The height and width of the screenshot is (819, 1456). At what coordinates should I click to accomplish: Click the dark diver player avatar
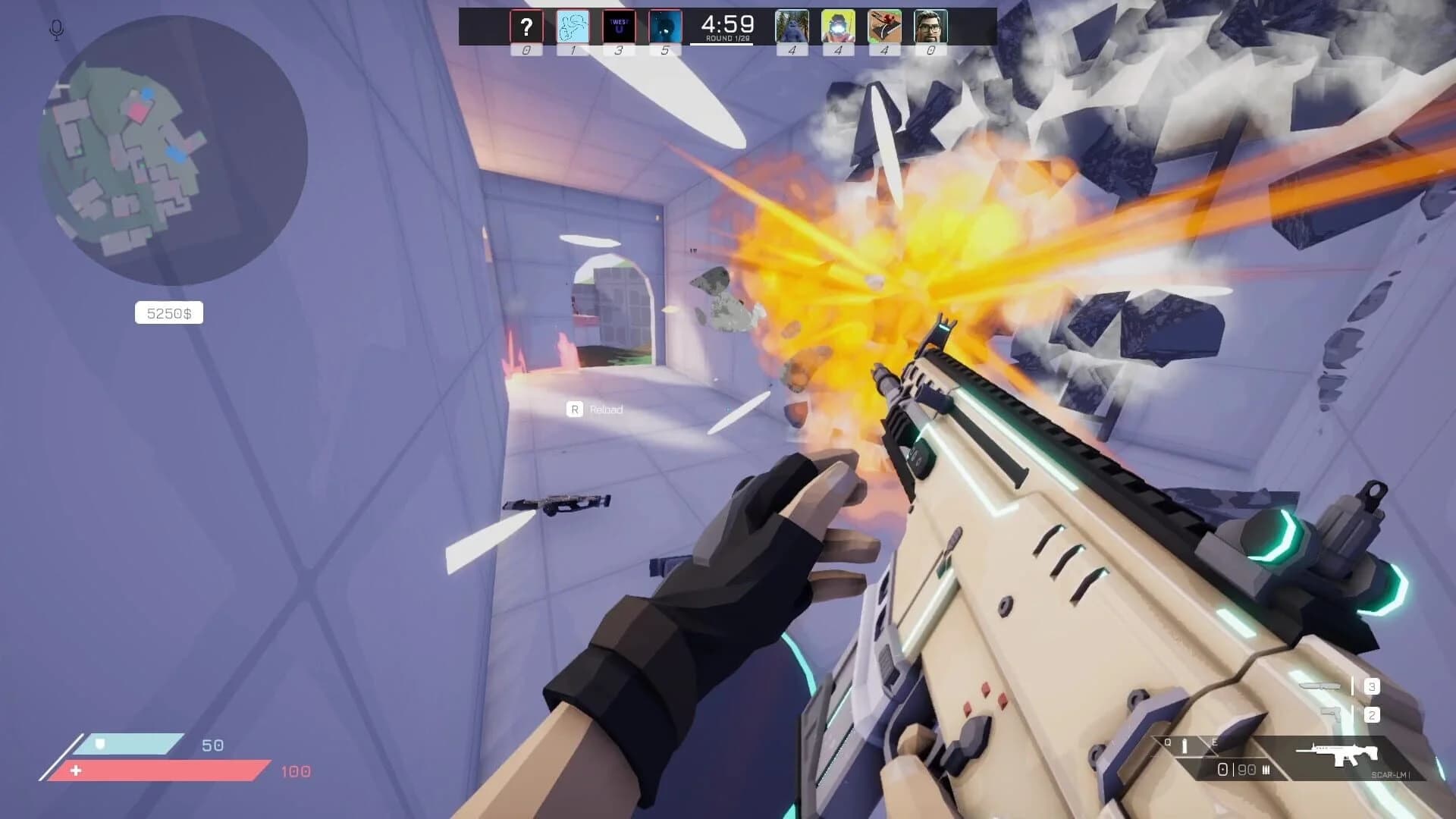(665, 27)
